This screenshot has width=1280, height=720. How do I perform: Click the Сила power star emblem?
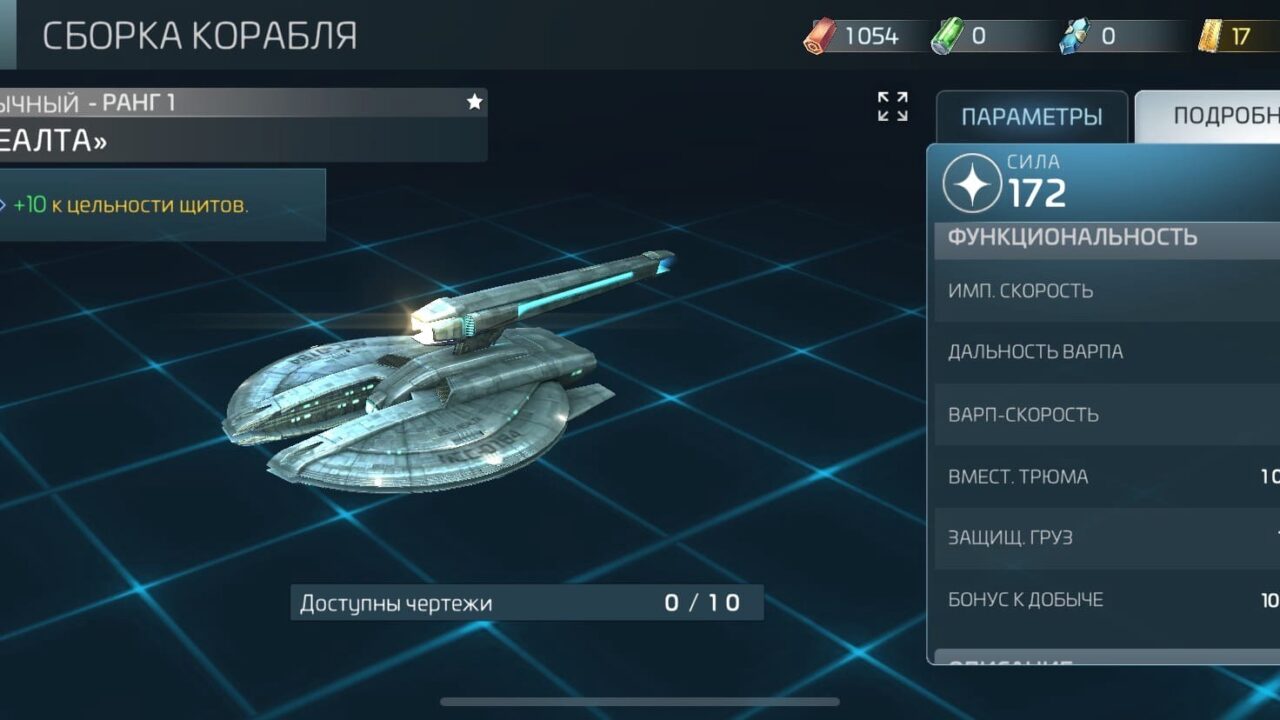coord(972,184)
